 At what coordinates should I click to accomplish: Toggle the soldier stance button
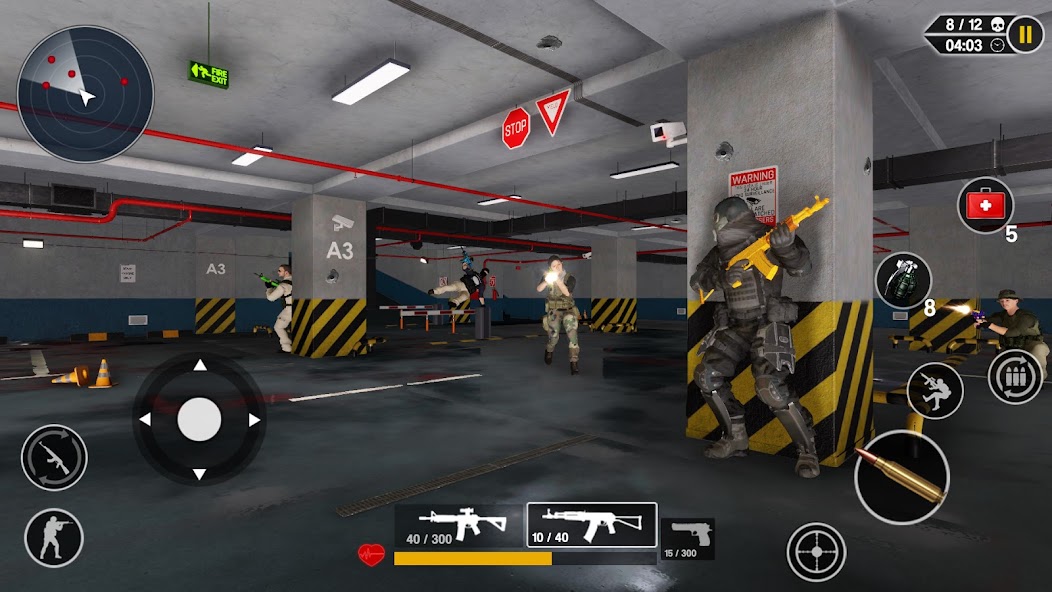click(54, 537)
